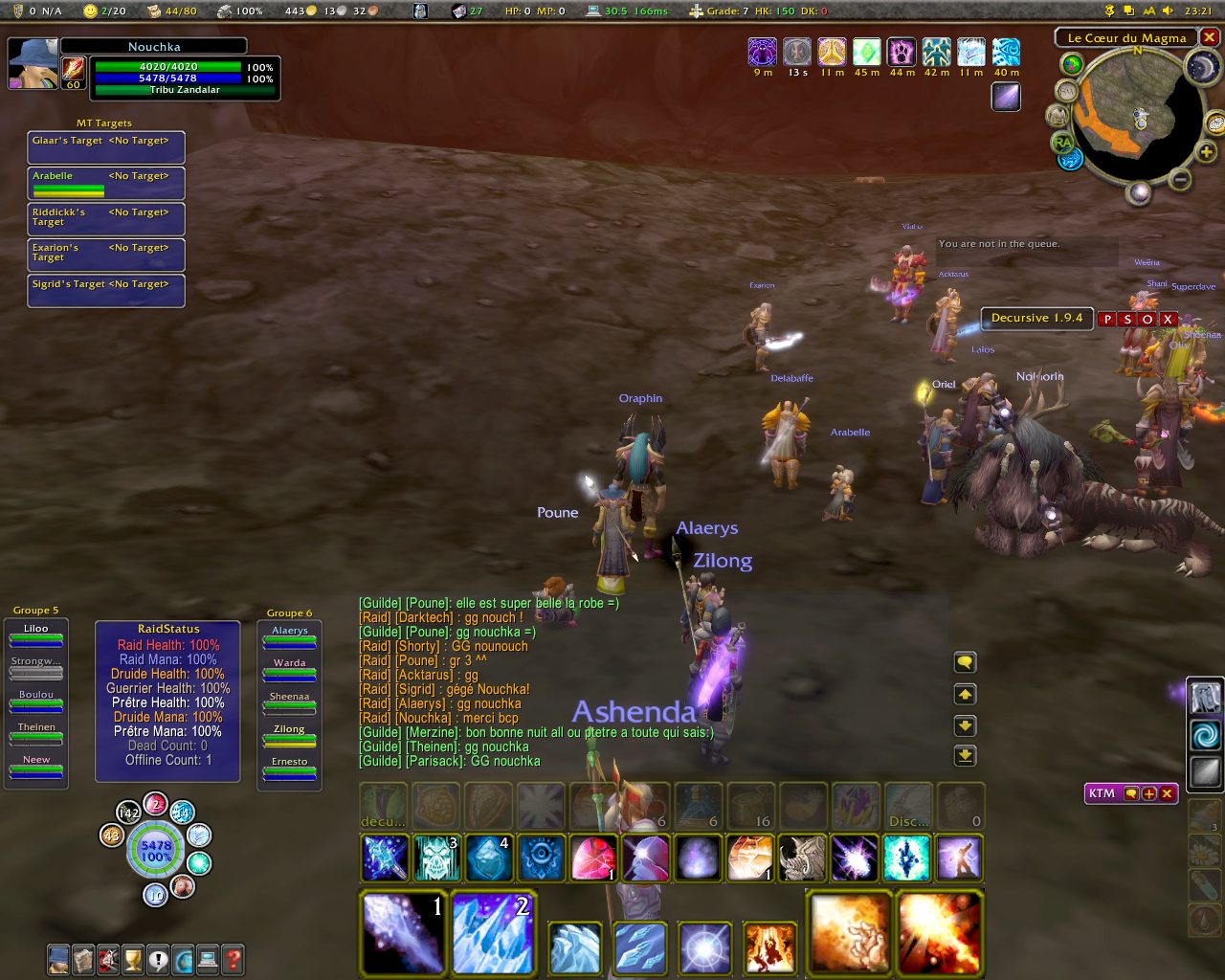
Task: Select Zilong in the Groupe 6 frame
Action: (289, 734)
